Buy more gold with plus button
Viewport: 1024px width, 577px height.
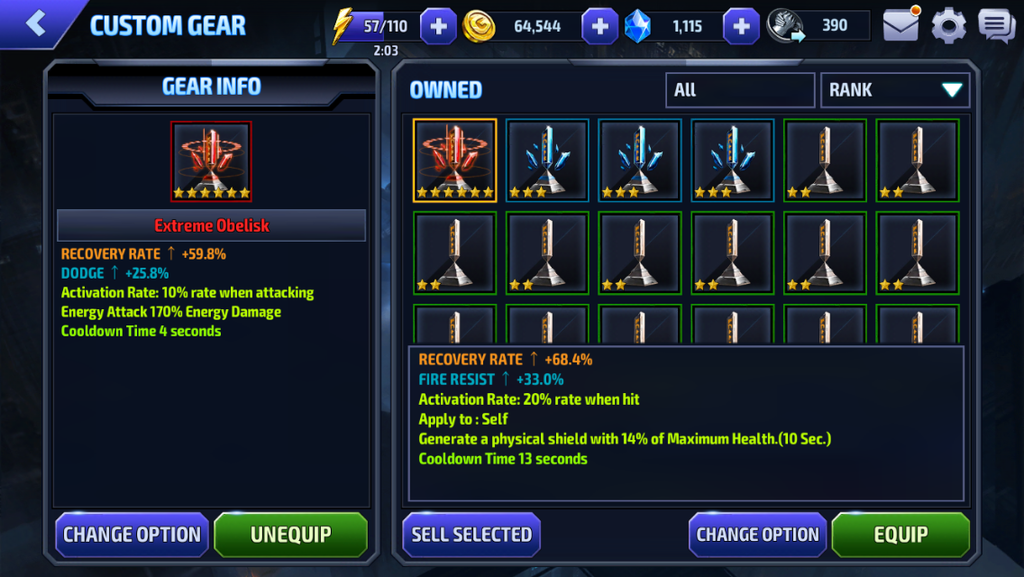click(x=599, y=27)
